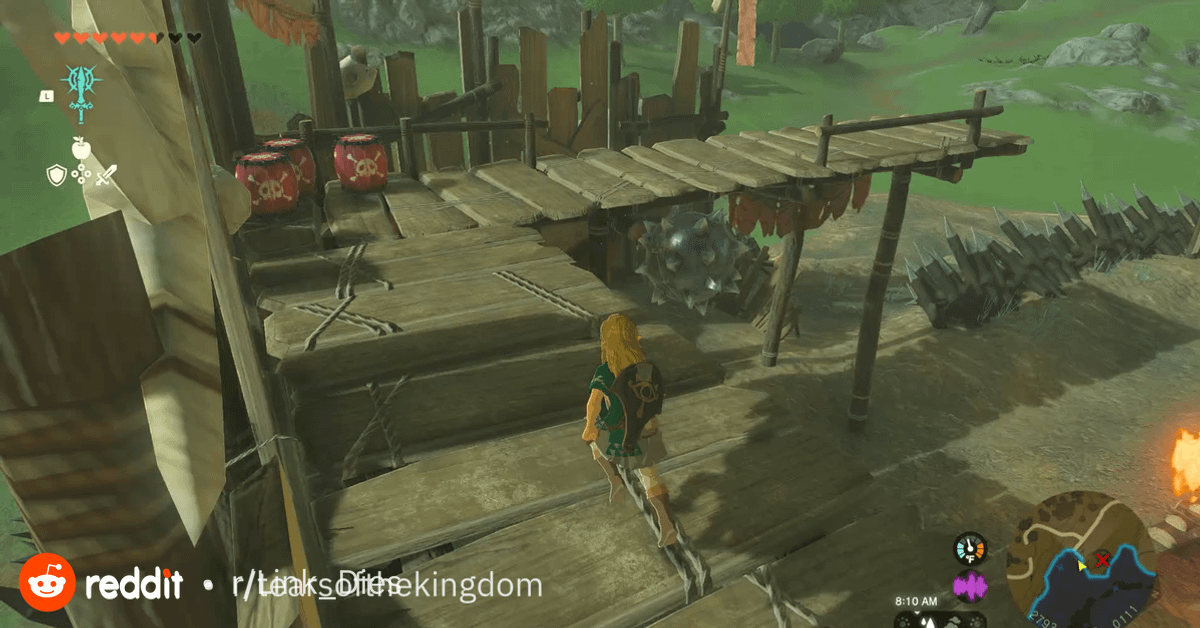Open the shield quick-select icon
The image size is (1200, 628).
(x=56, y=175)
